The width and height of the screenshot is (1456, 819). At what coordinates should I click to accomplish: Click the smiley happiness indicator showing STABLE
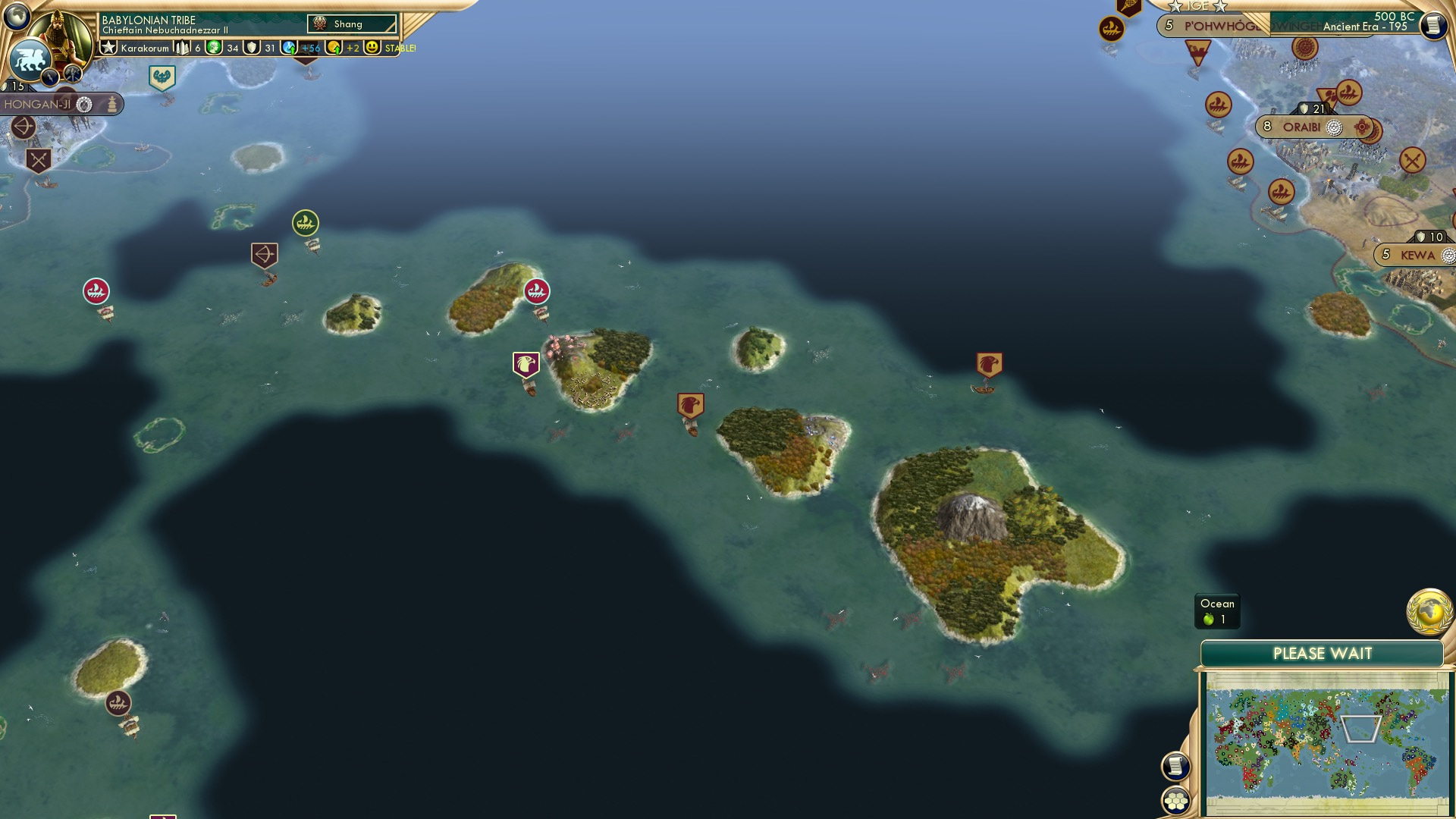(x=372, y=47)
